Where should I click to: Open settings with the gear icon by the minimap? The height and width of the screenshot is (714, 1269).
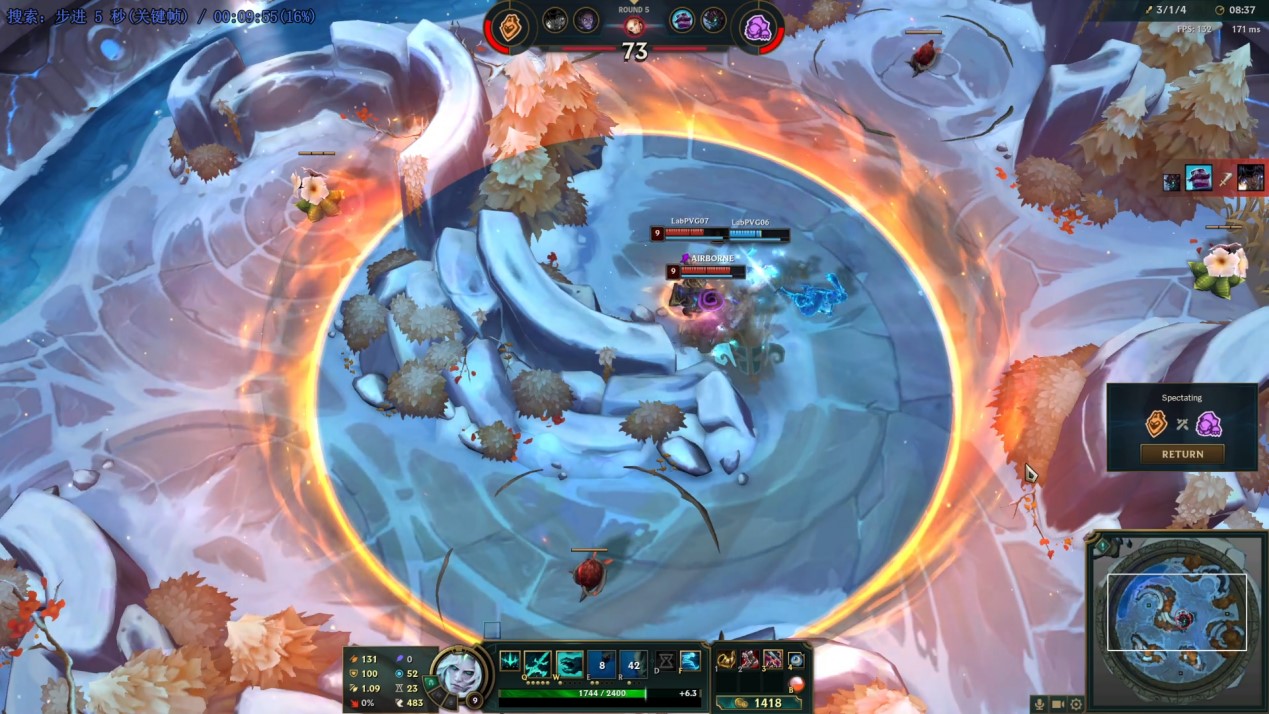[1076, 704]
